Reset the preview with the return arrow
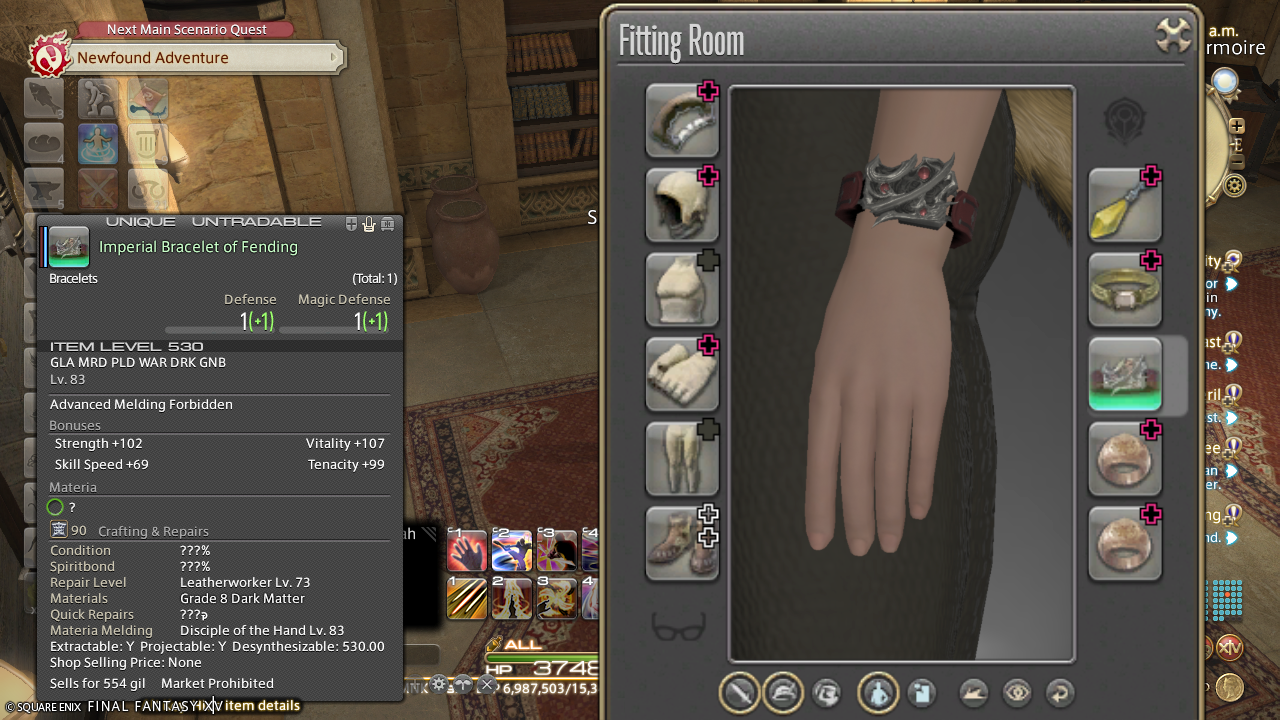Viewport: 1280px width, 720px height. (x=1060, y=693)
